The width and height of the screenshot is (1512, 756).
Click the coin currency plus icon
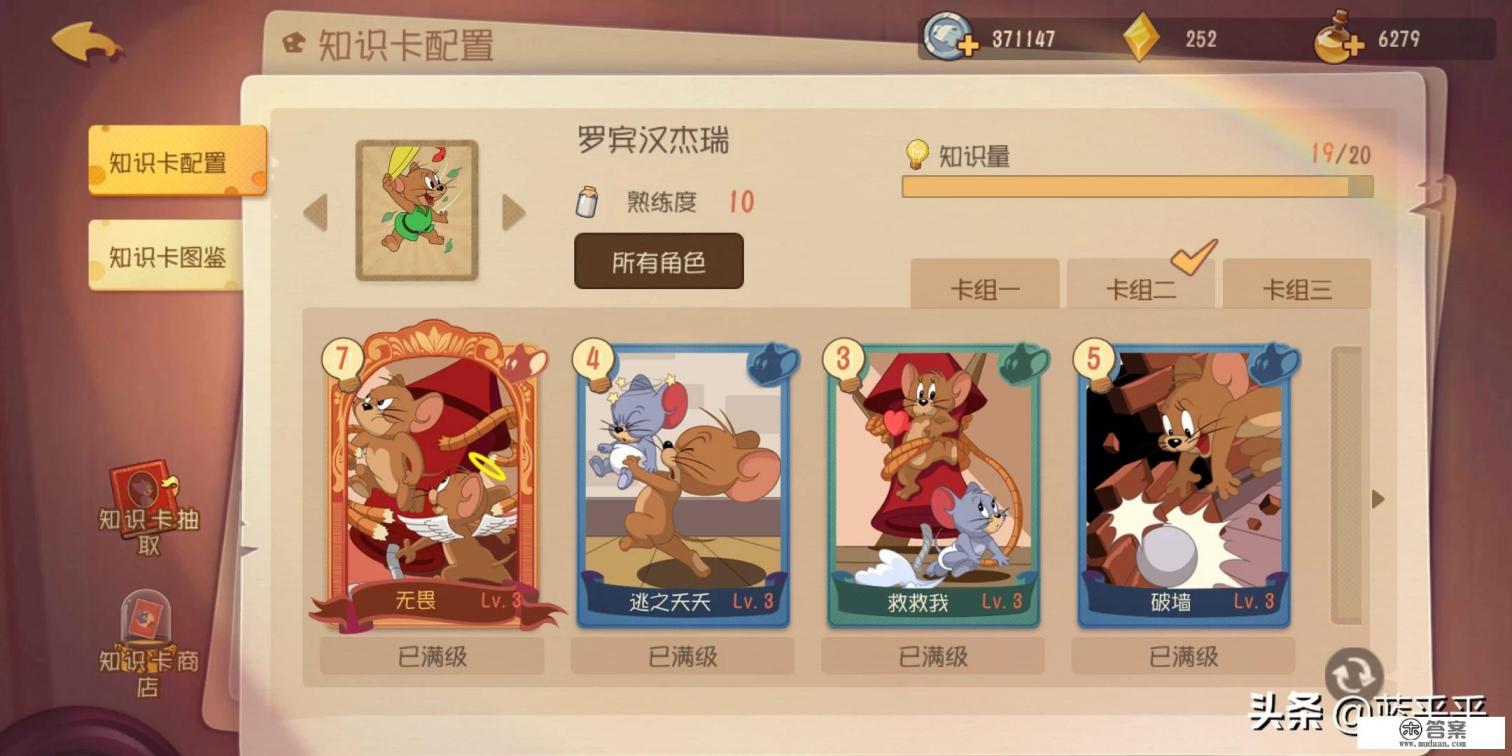tap(967, 45)
